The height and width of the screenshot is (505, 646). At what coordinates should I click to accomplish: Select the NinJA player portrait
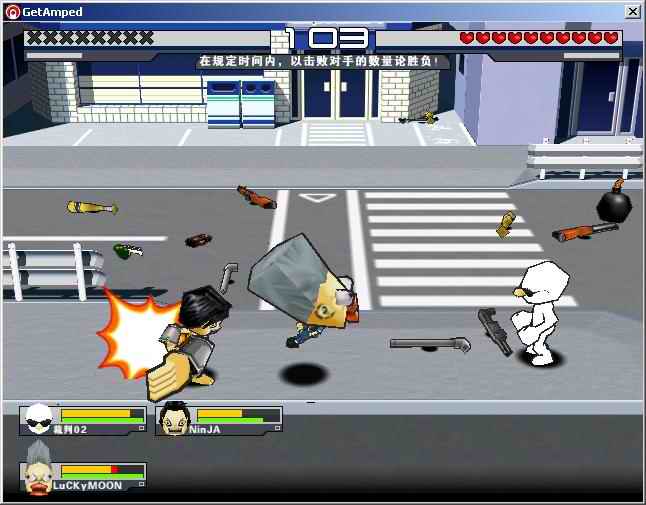pos(173,419)
